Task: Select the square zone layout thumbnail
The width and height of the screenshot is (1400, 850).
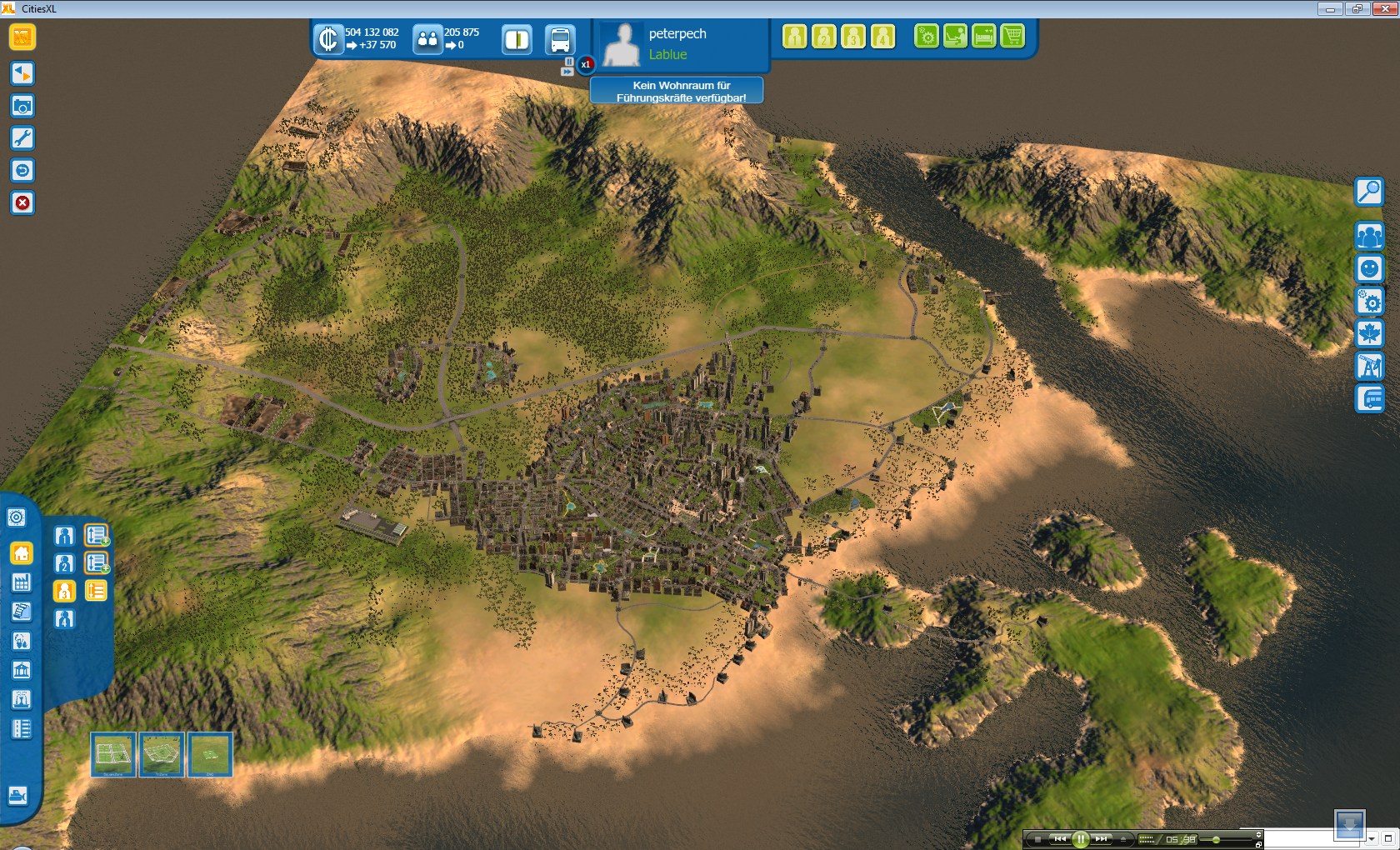Action: (112, 755)
